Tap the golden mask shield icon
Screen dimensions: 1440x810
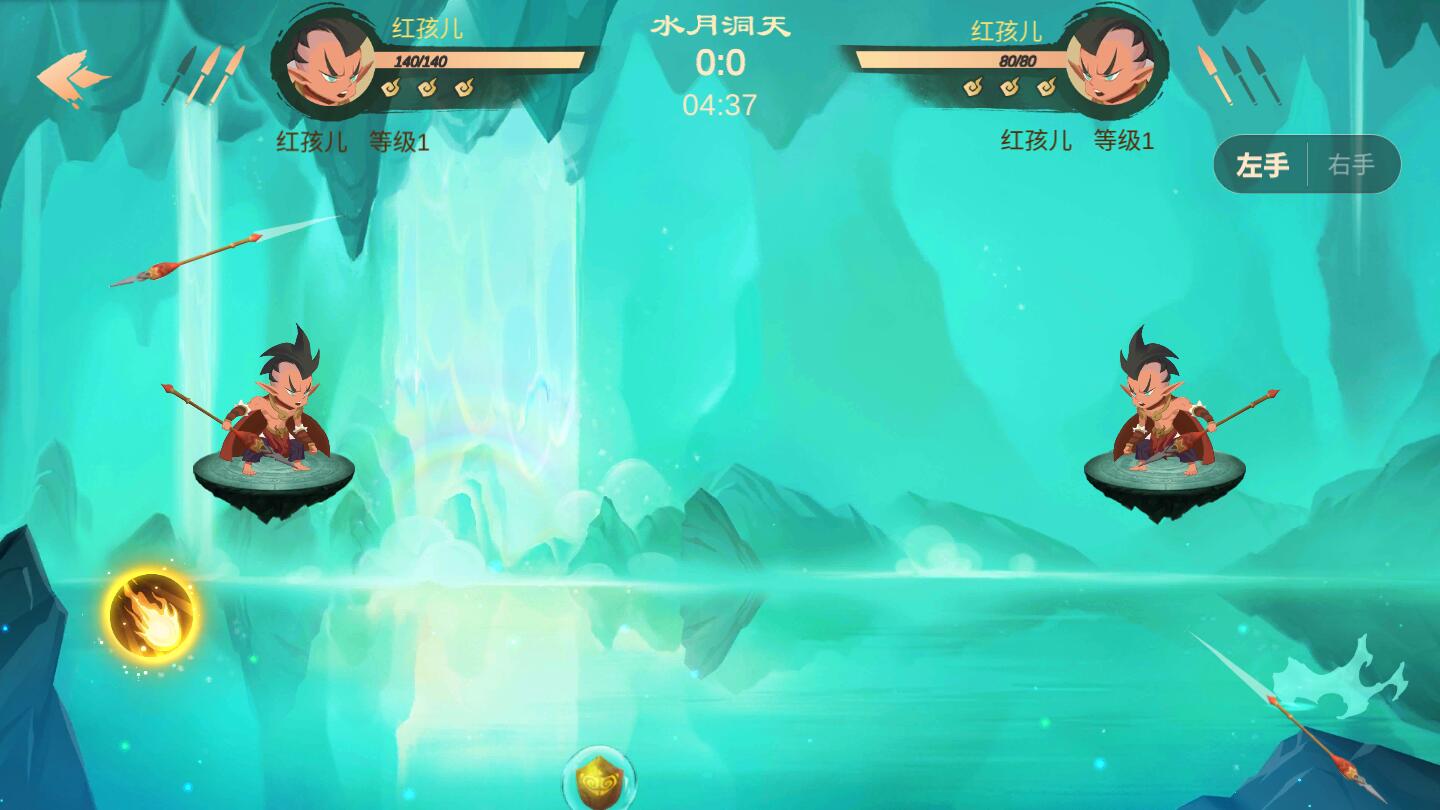pyautogui.click(x=599, y=781)
